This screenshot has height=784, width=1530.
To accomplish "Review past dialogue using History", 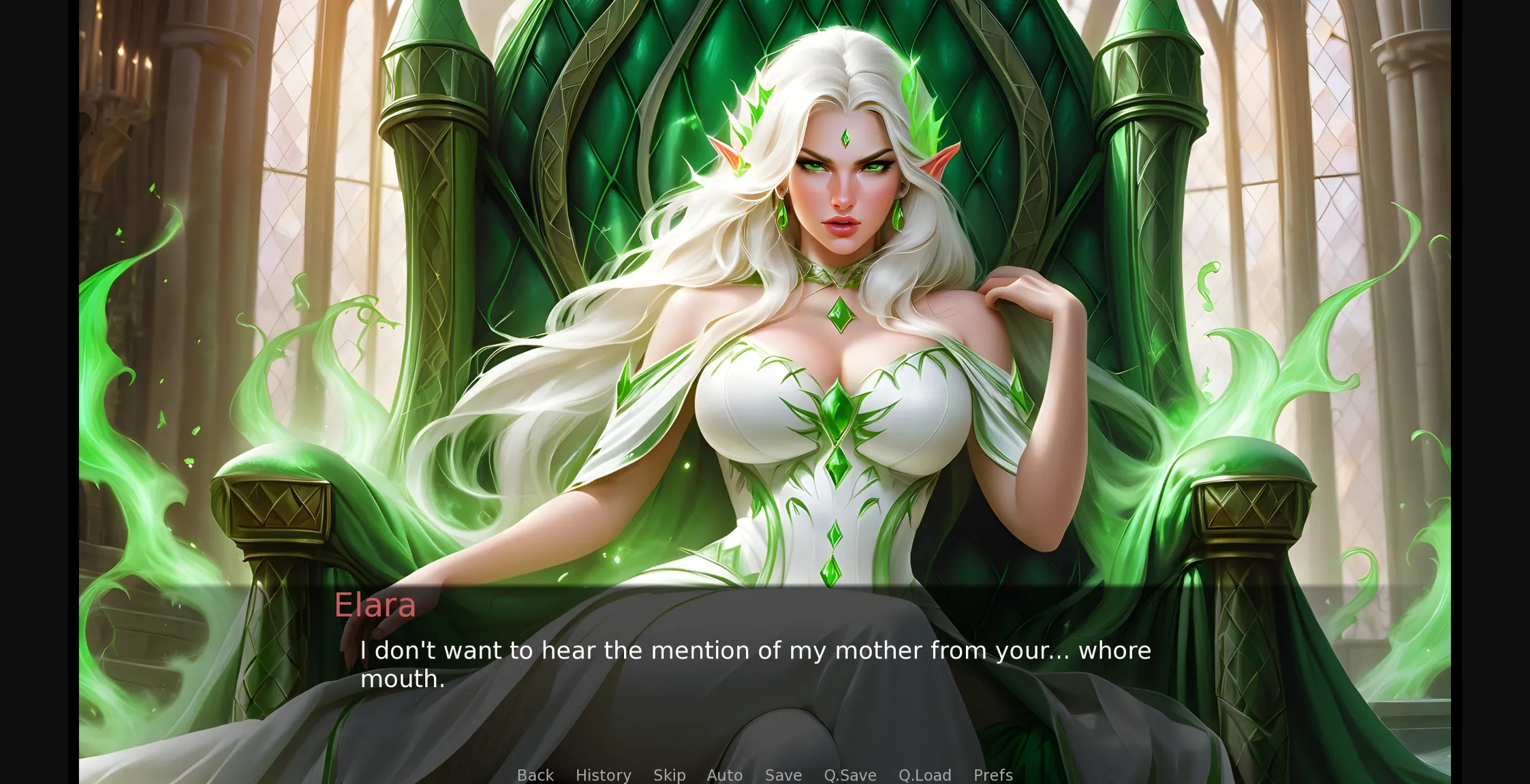I will pos(603,774).
